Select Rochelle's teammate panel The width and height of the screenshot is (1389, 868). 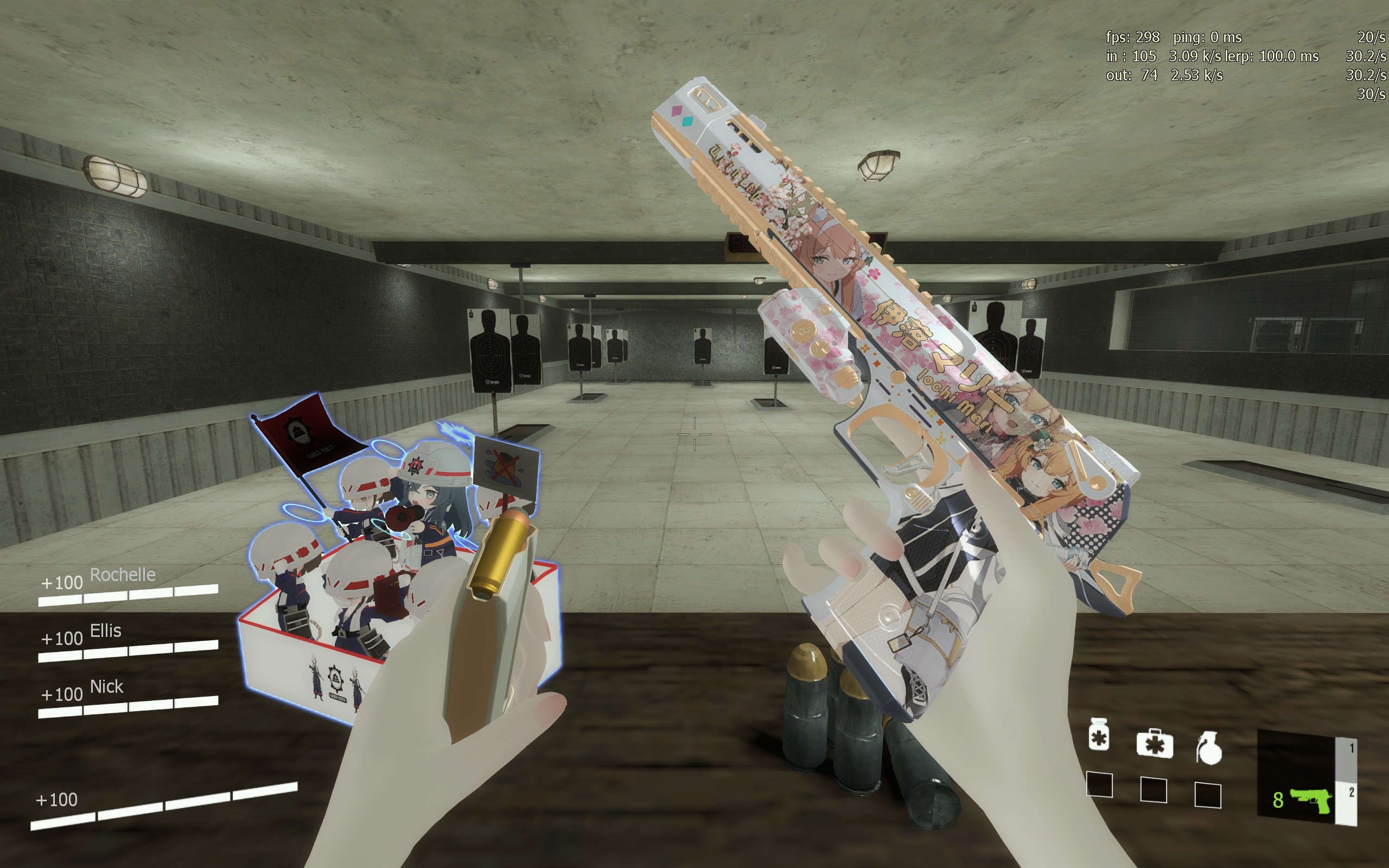click(128, 585)
